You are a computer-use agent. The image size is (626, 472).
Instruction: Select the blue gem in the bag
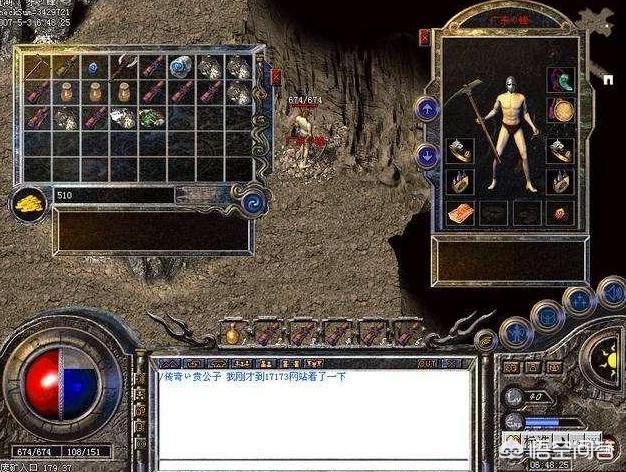[93, 68]
